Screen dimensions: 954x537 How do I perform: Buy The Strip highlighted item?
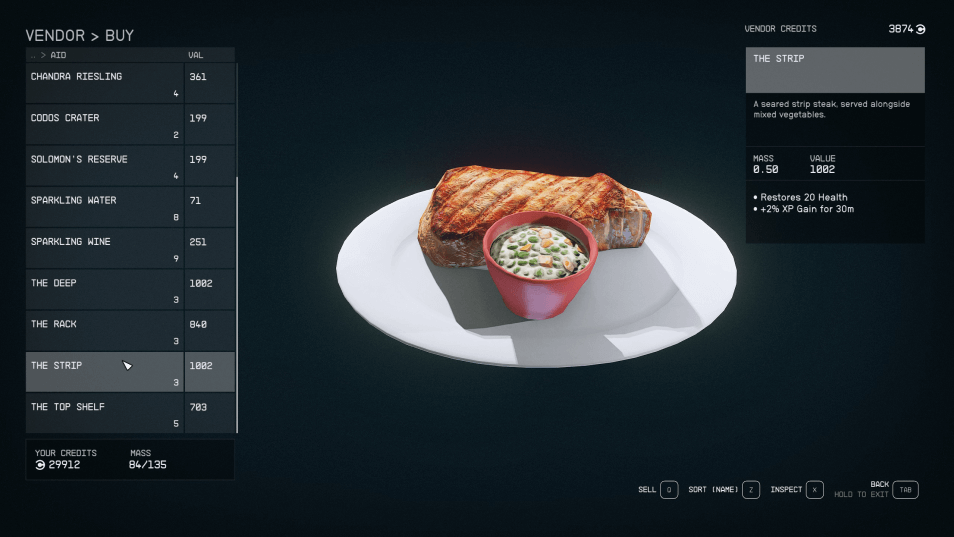pyautogui.click(x=105, y=372)
